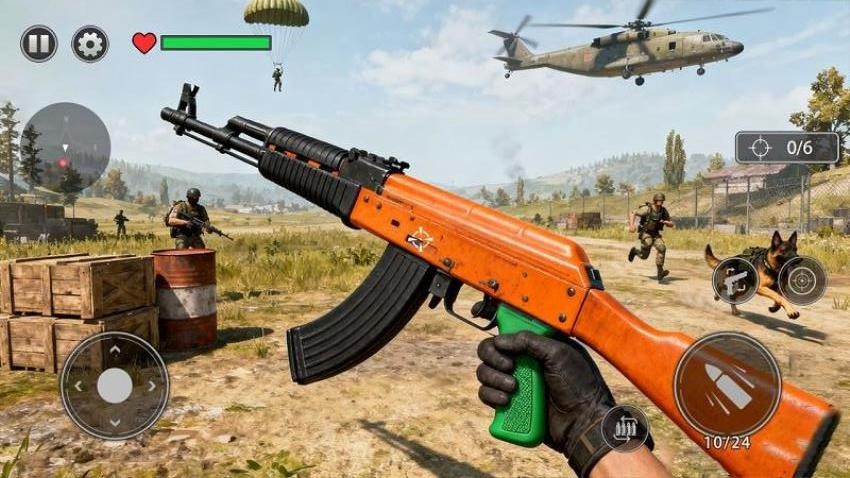Open settings via the gear icon

click(90, 44)
